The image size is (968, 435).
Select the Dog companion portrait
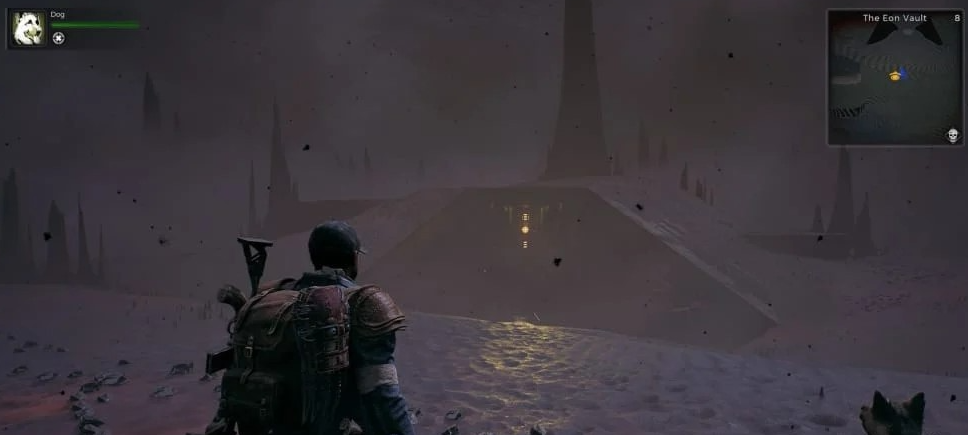(x=27, y=29)
